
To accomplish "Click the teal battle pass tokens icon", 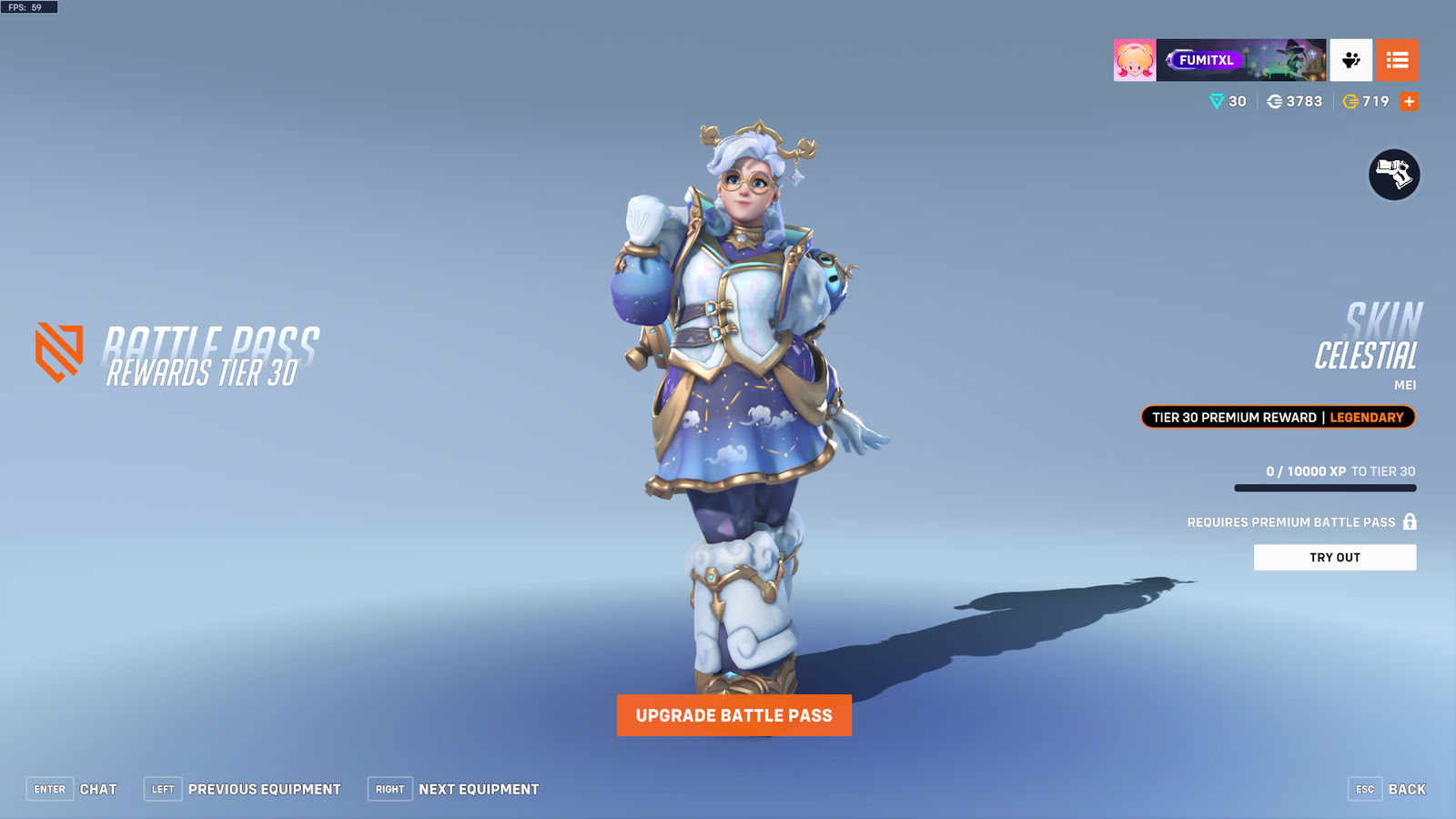I will (1215, 101).
